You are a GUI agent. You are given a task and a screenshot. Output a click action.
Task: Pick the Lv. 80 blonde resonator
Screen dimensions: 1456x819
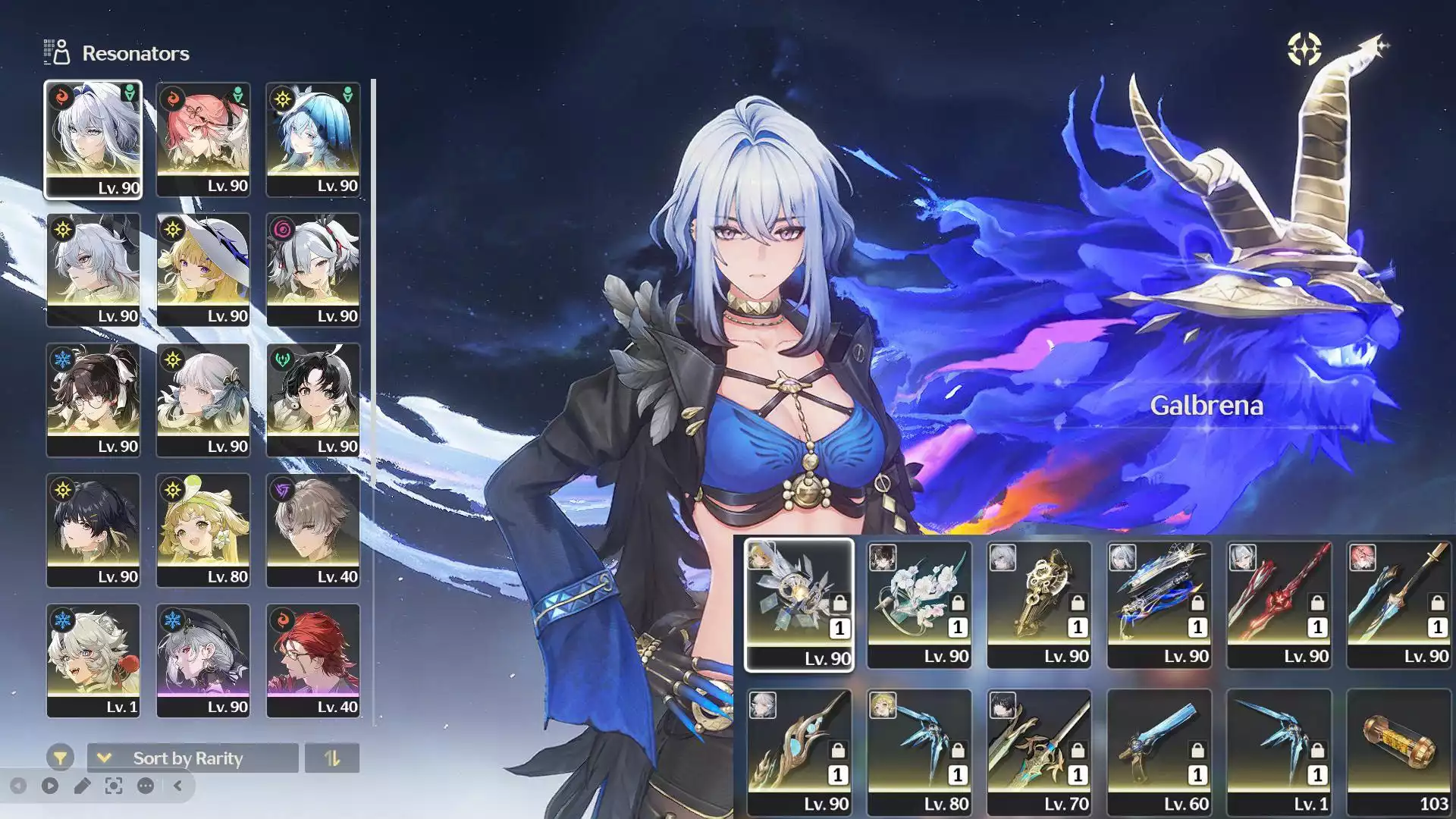pyautogui.click(x=202, y=530)
